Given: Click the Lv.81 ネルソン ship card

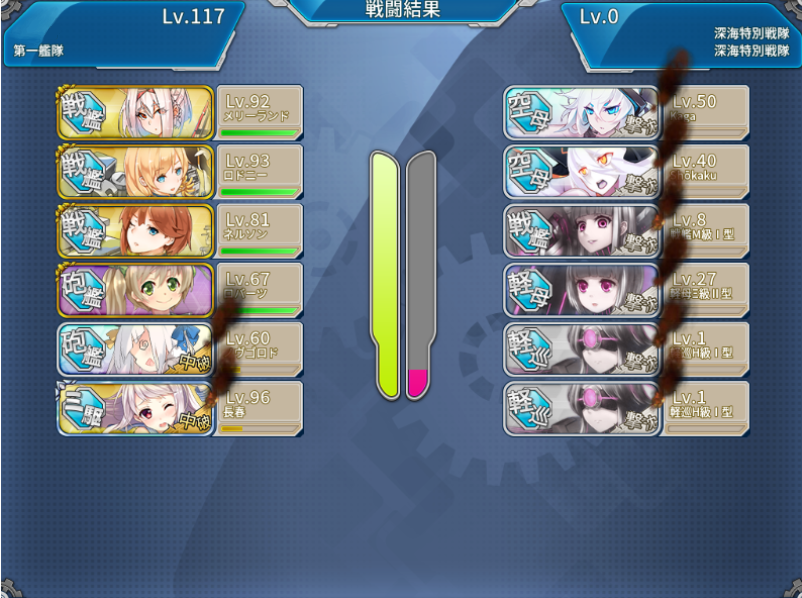Looking at the screenshot, I should point(180,230).
